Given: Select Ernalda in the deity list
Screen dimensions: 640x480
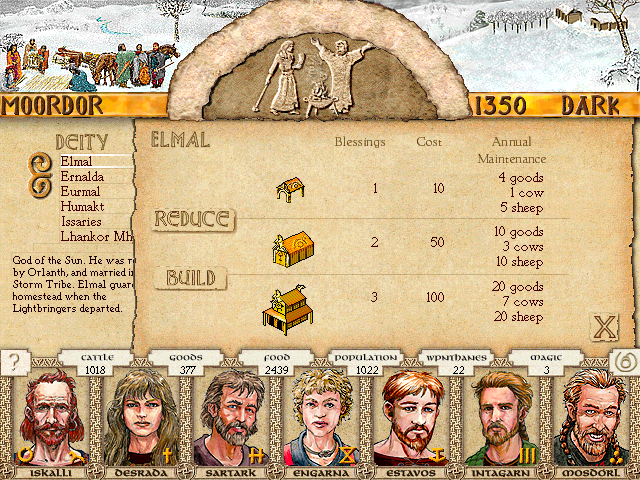Looking at the screenshot, I should point(82,176).
